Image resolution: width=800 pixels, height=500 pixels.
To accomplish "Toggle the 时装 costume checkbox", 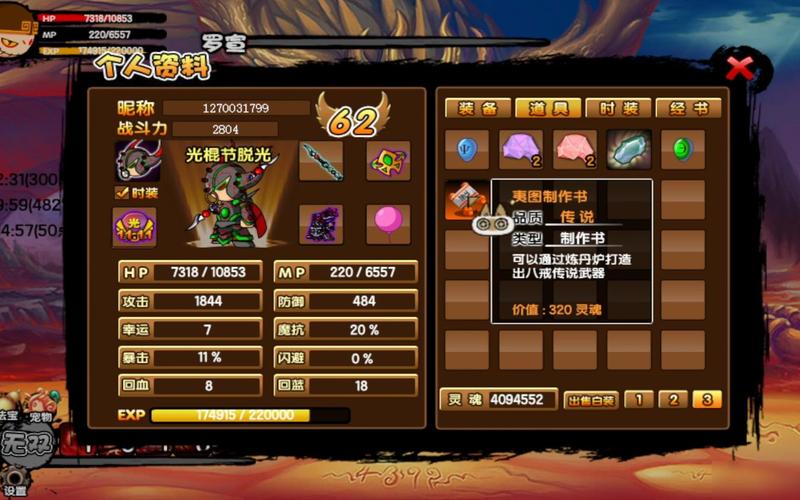I will pyautogui.click(x=122, y=192).
